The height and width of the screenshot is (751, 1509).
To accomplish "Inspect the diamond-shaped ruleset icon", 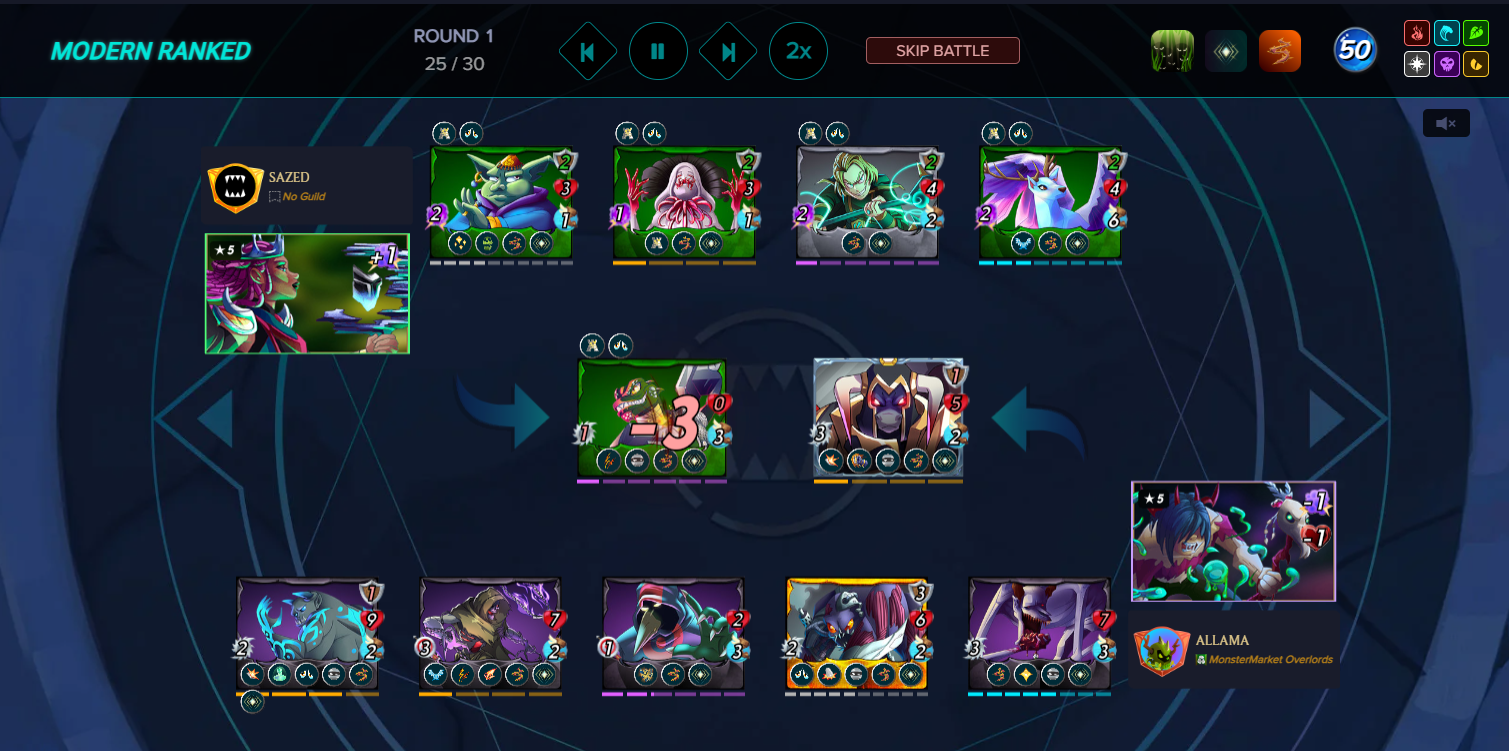I will coord(1226,49).
